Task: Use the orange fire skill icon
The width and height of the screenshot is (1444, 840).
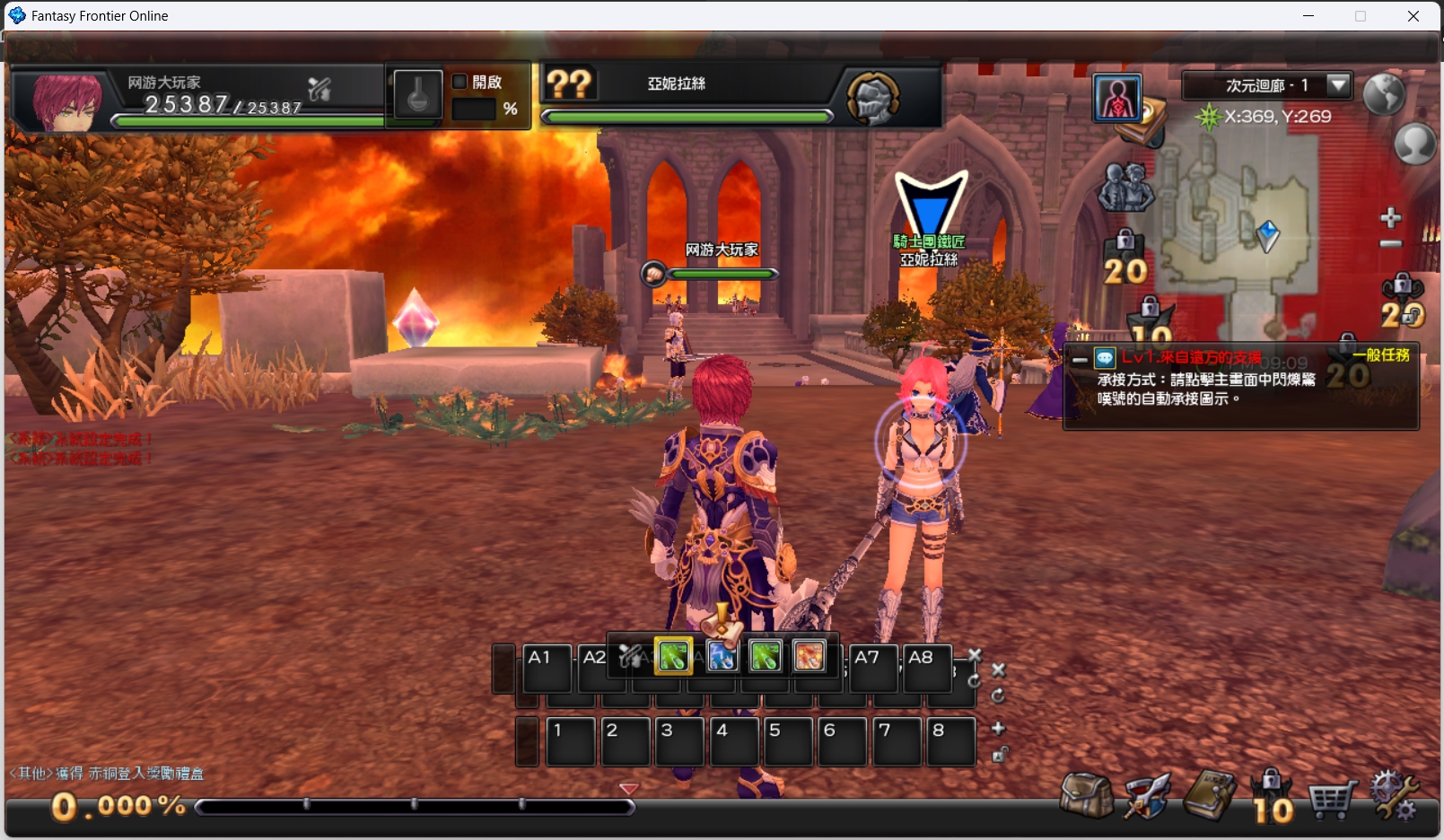Action: point(809,656)
